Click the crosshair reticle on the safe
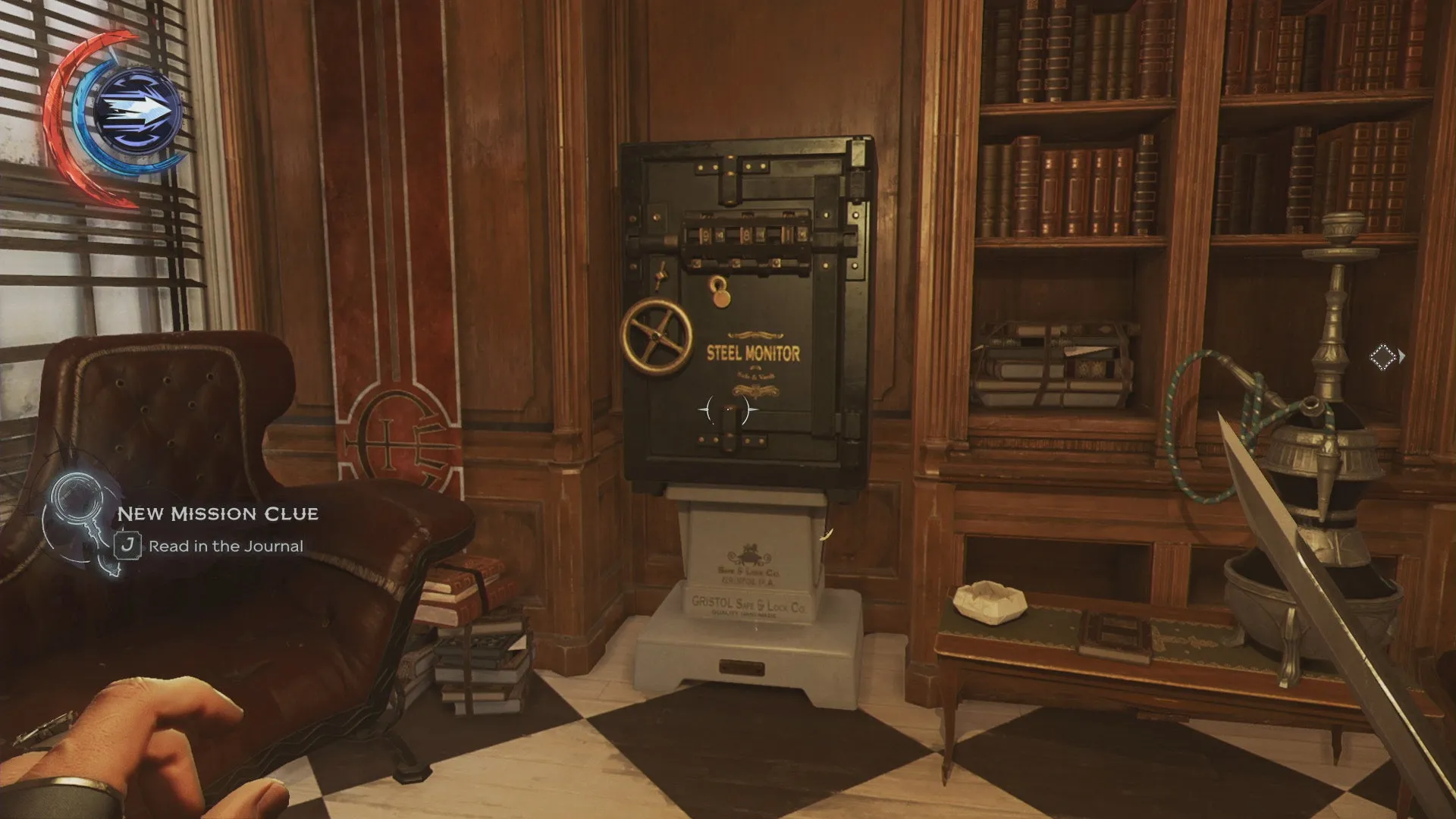The image size is (1456, 819). pyautogui.click(x=728, y=409)
